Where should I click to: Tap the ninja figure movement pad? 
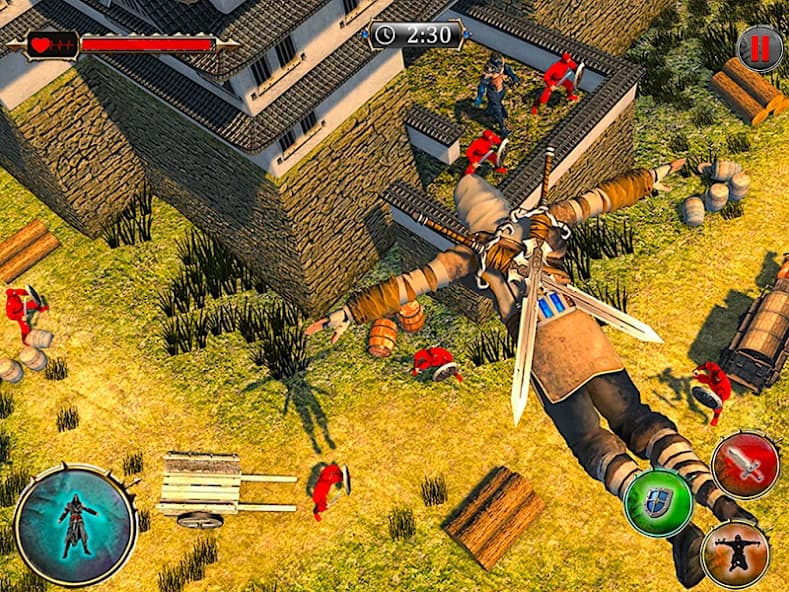pyautogui.click(x=76, y=524)
